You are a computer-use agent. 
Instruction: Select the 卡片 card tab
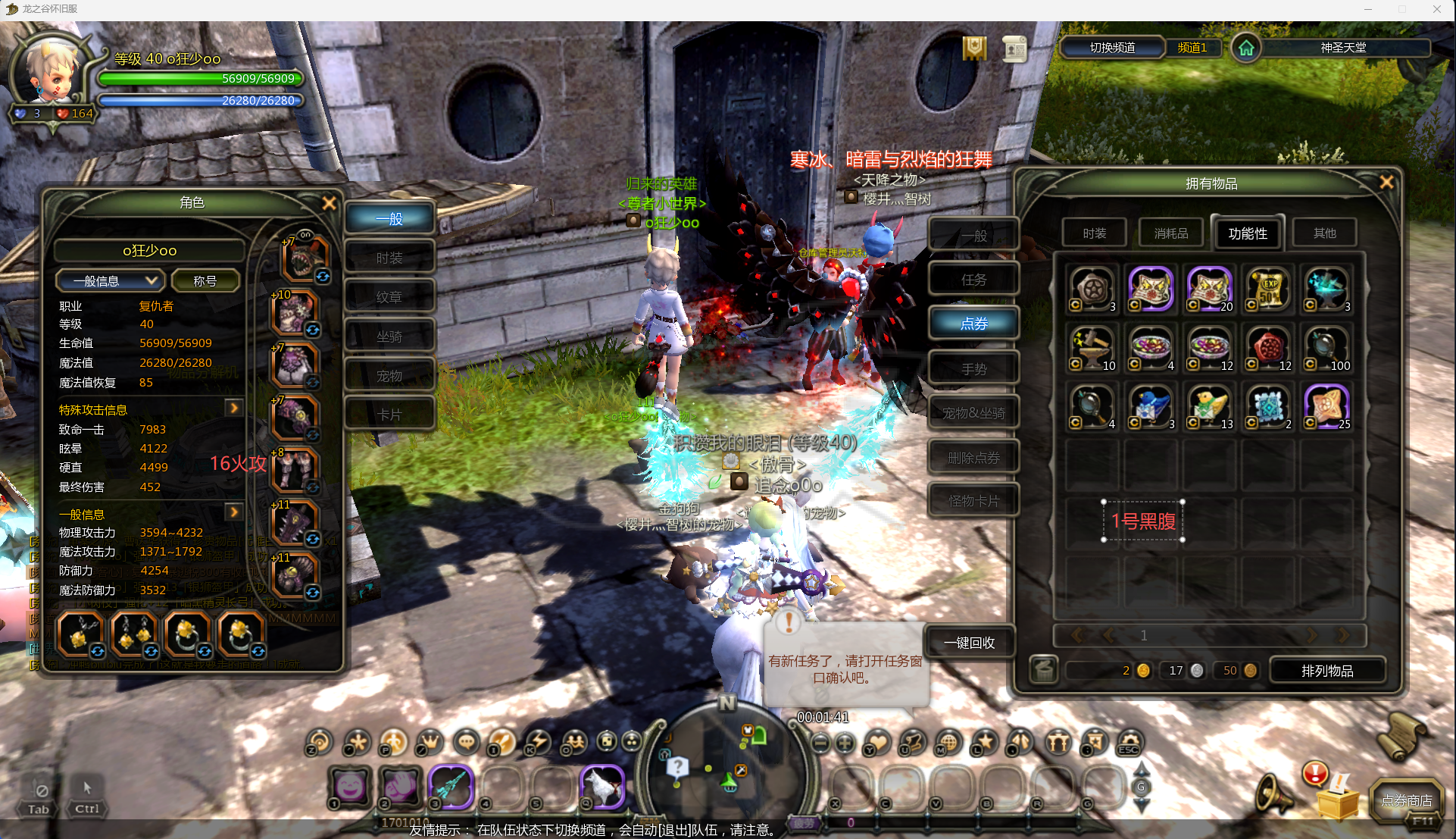coord(389,415)
